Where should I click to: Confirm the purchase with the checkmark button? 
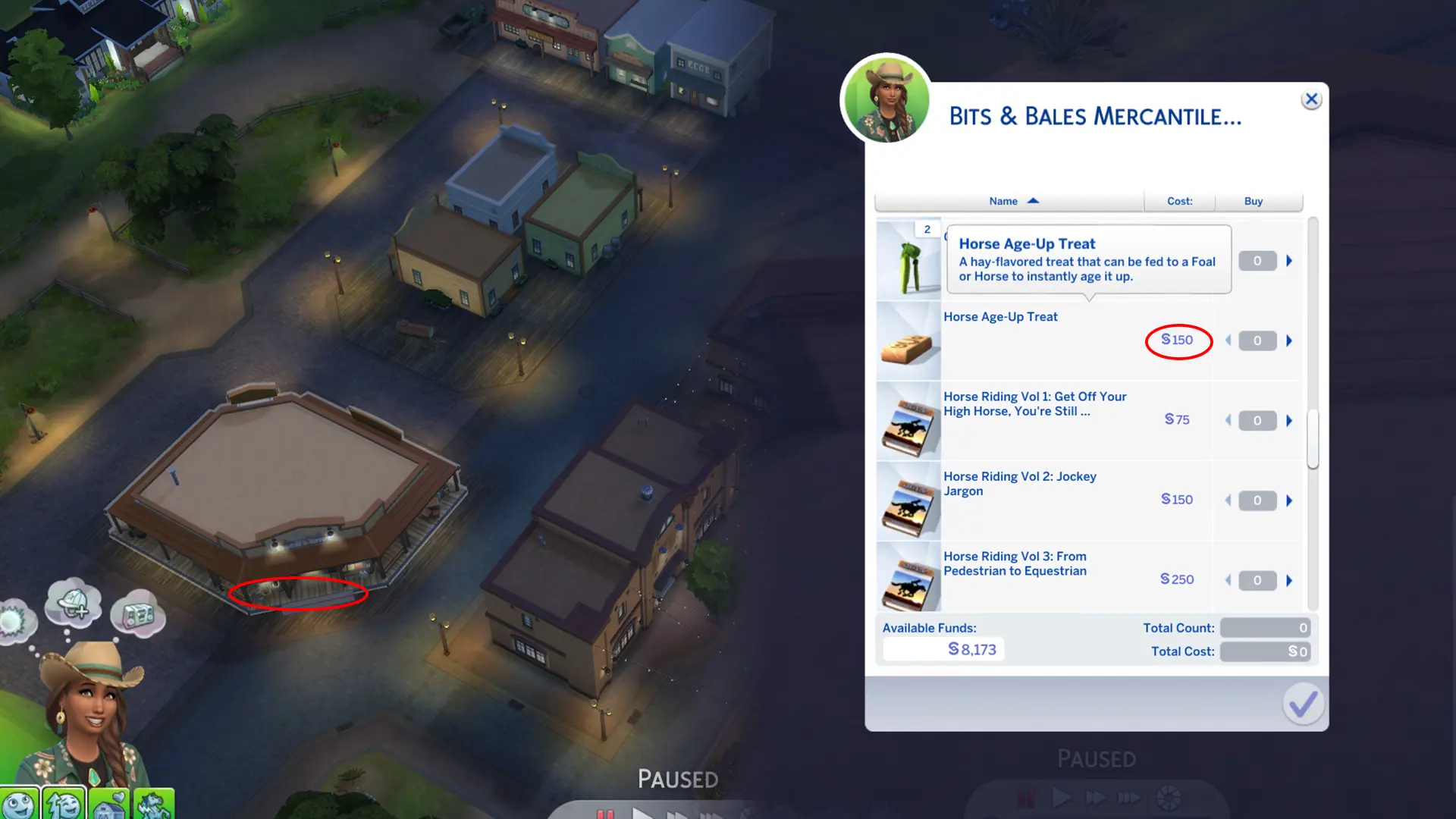[1301, 704]
